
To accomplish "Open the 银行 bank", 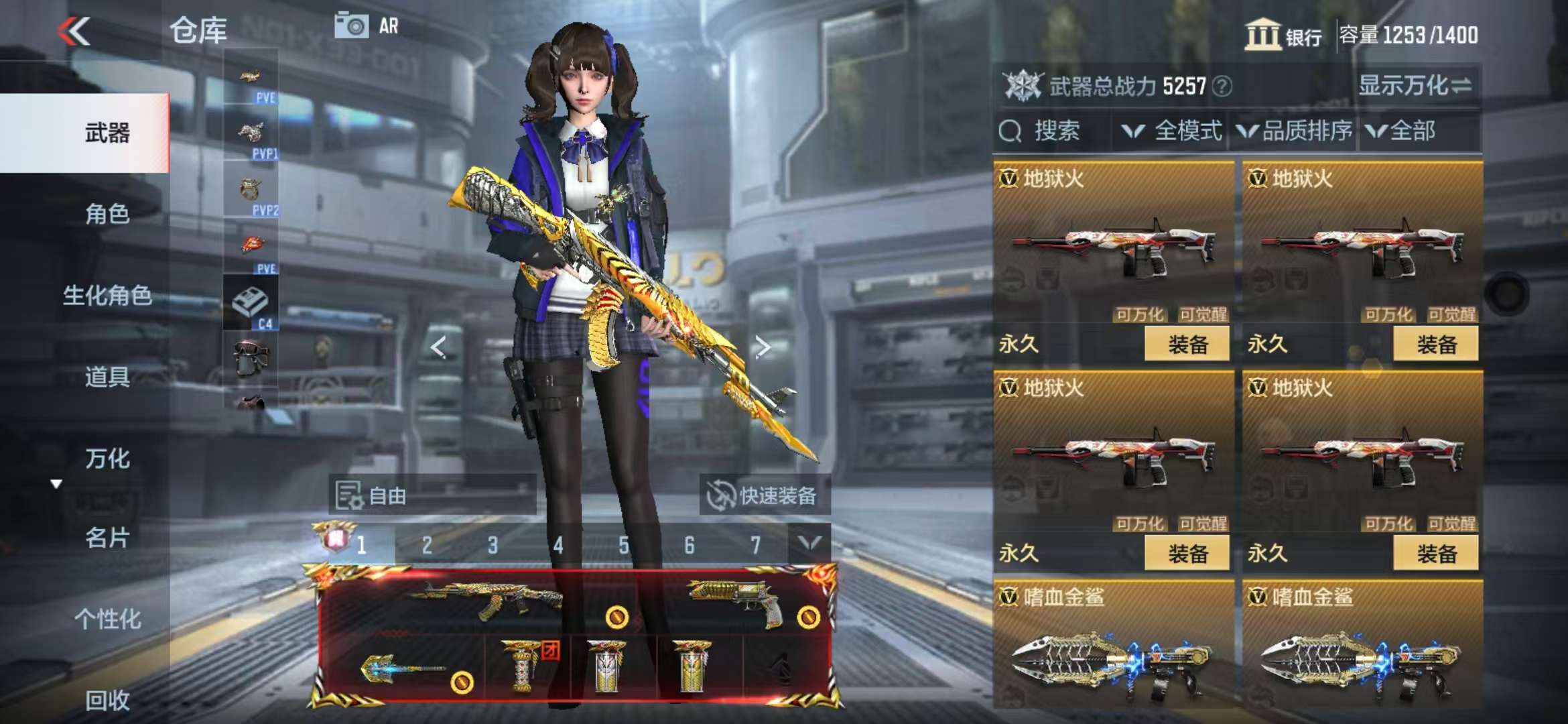I will click(x=1283, y=35).
